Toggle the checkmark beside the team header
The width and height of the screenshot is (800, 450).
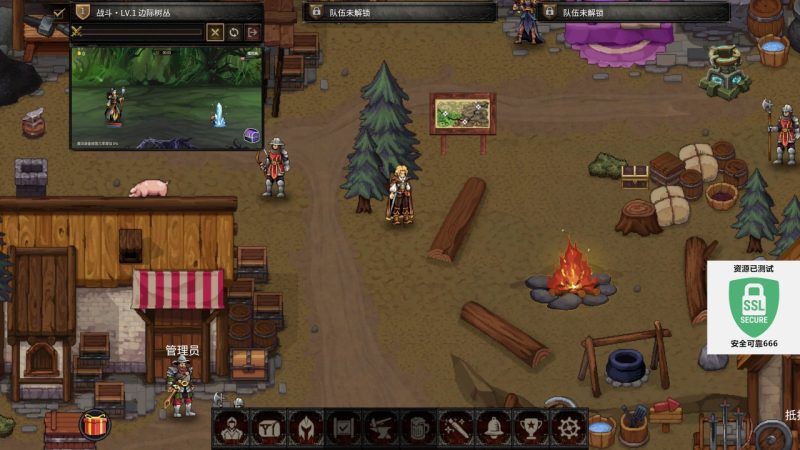point(59,12)
